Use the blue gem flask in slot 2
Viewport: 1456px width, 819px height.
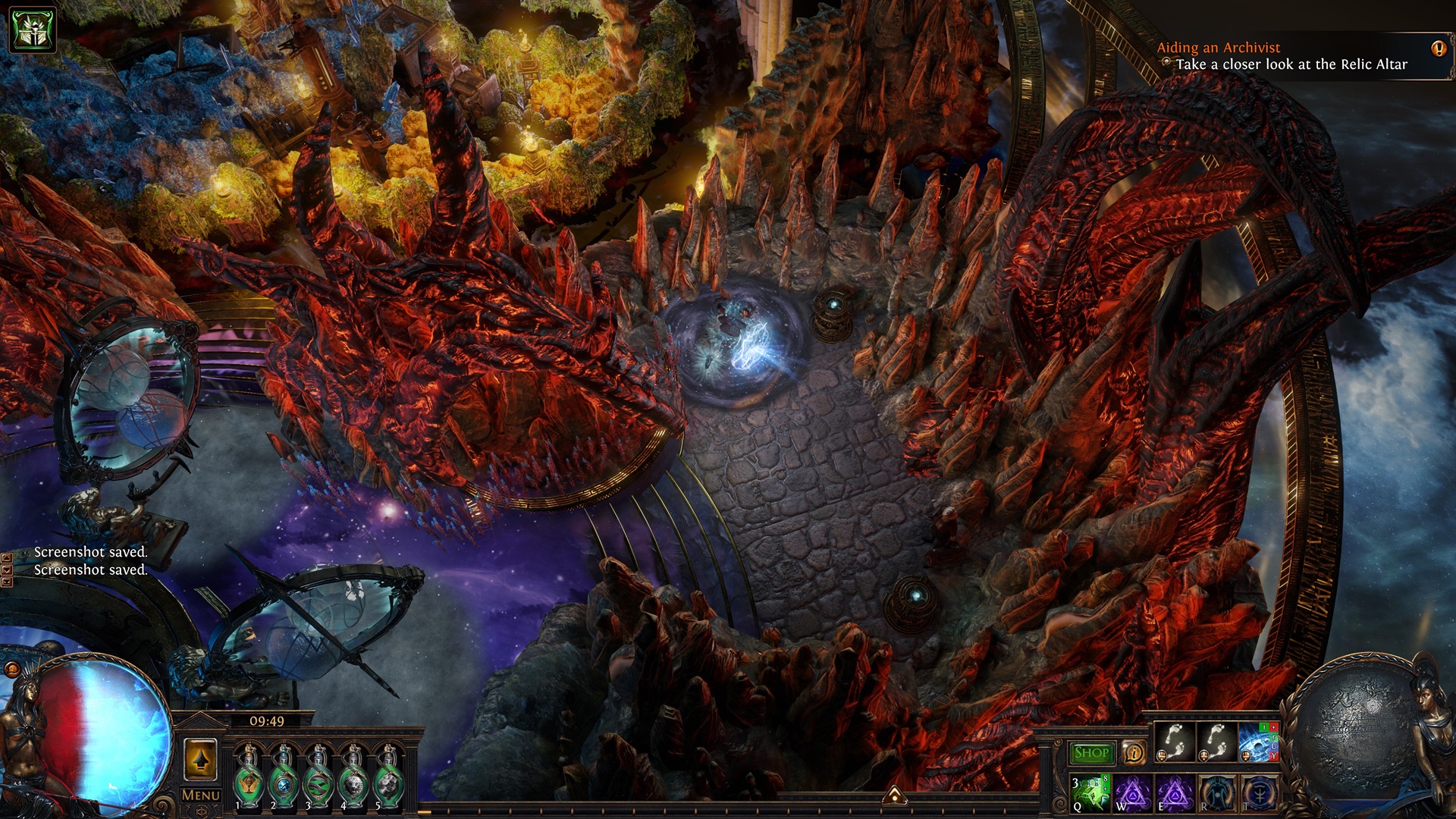pyautogui.click(x=284, y=778)
